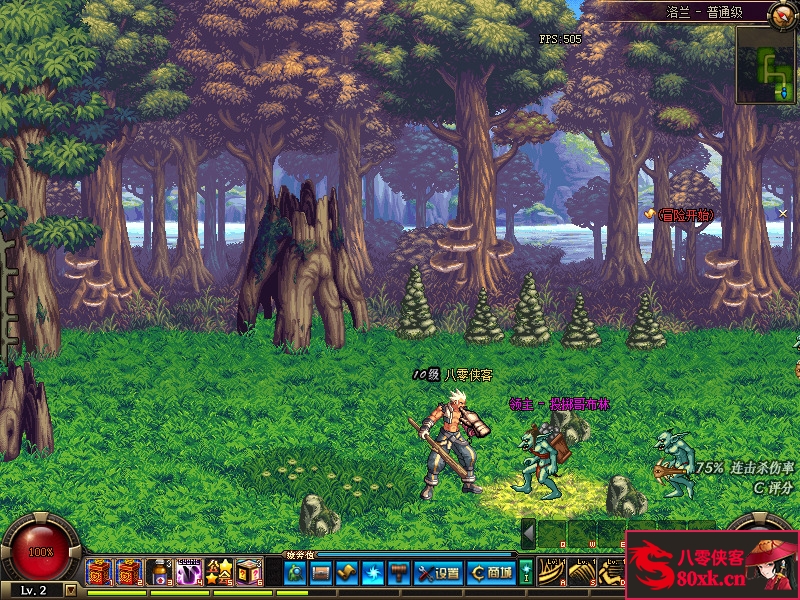Open the inventory chest button

tap(321, 573)
